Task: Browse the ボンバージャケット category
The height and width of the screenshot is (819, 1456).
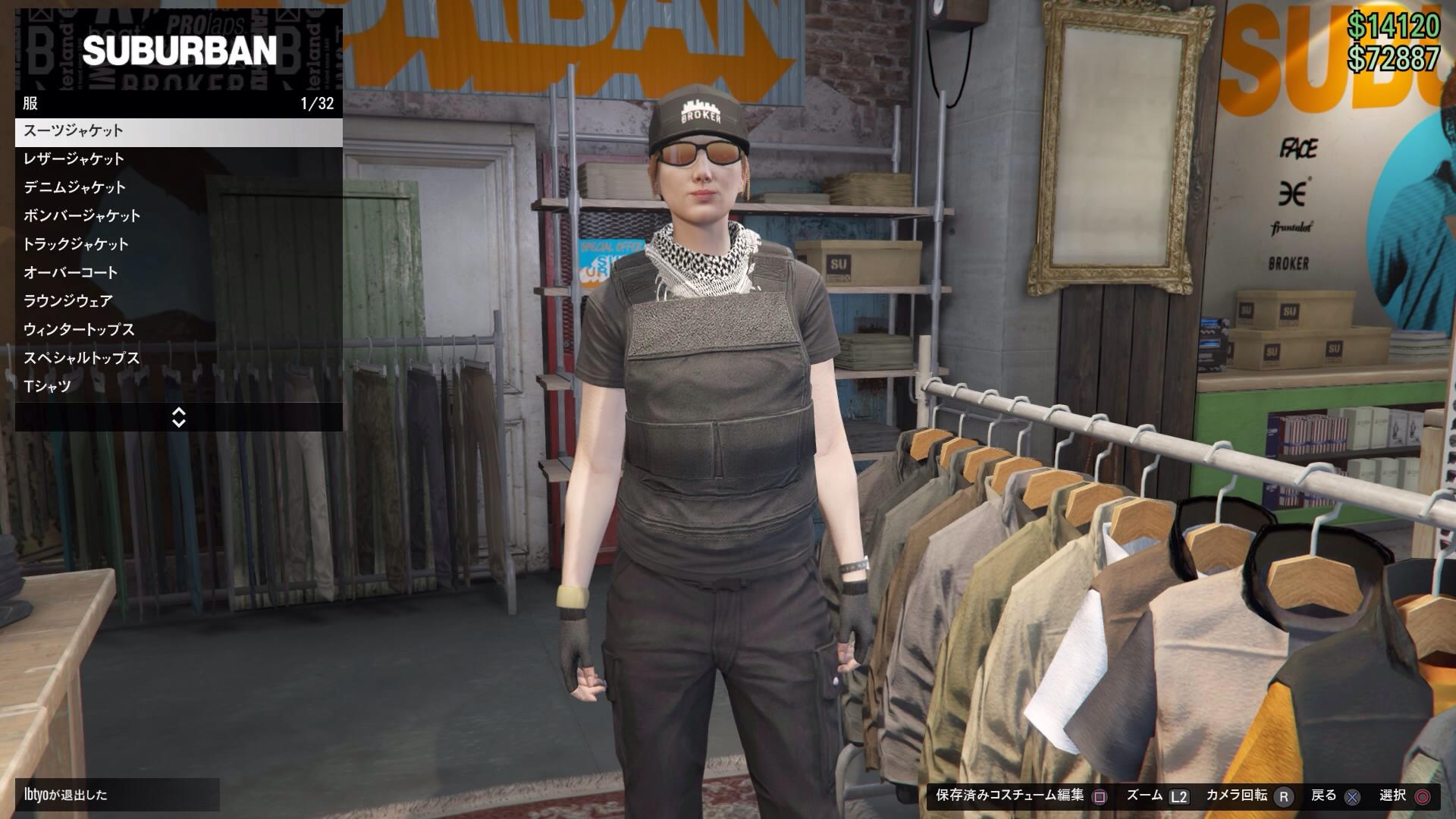Action: pos(178,216)
